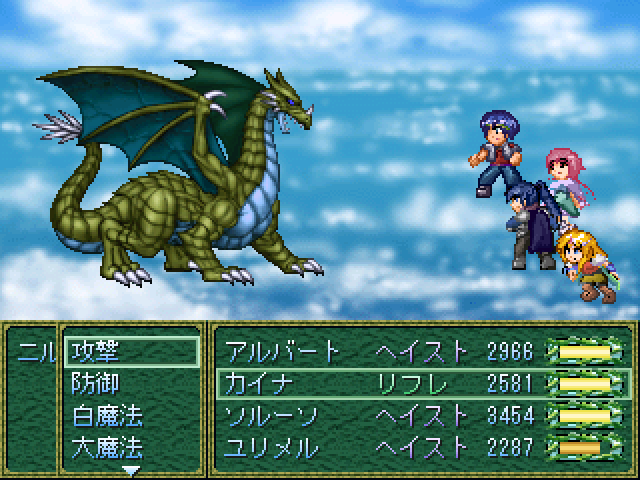Viewport: 640px width, 480px height.
Task: Click the command list down arrow
Action: tap(130, 468)
